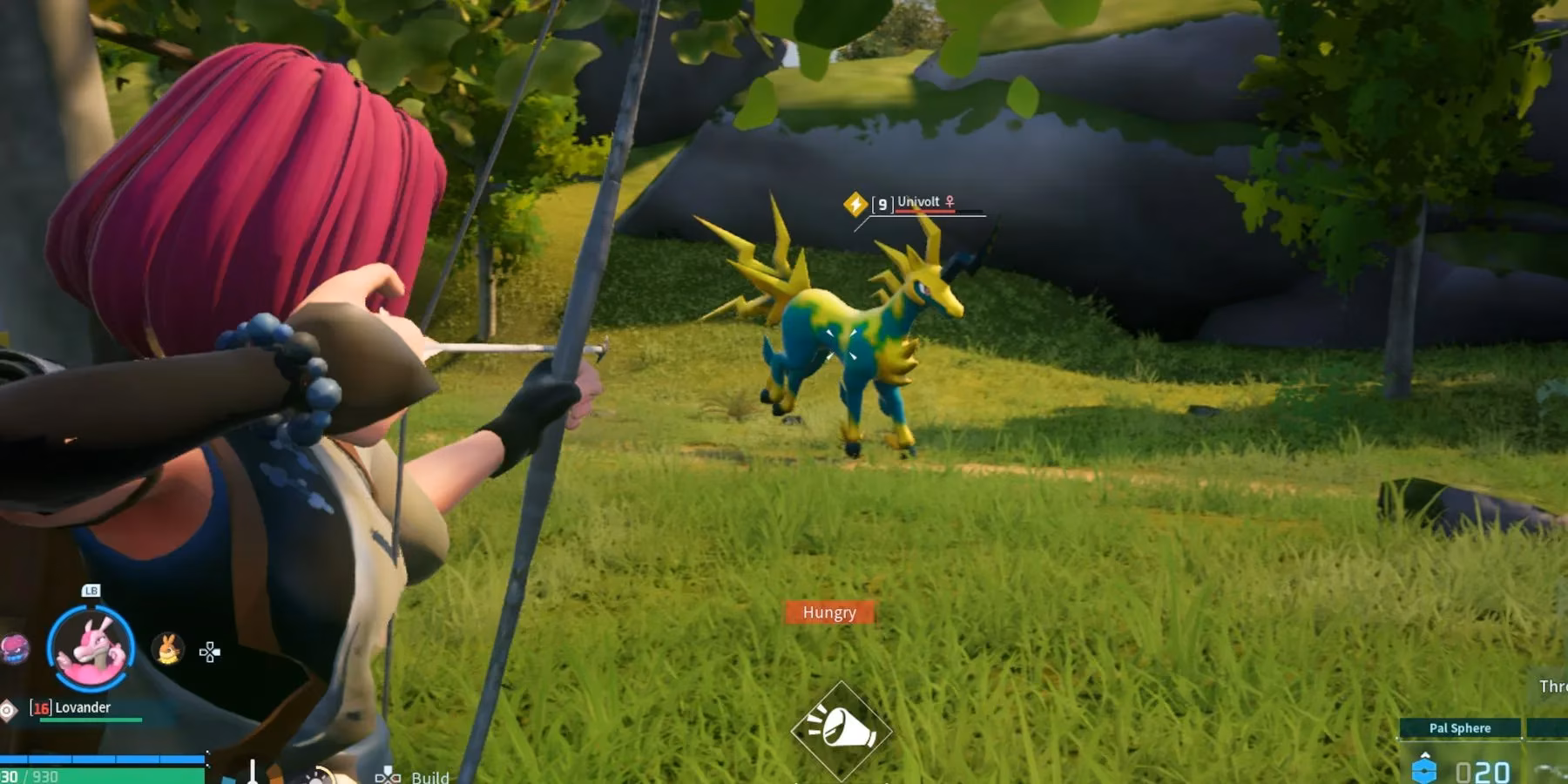Screen dimensions: 1568x784
Task: Select the Pal Sphere tab labeled bottom right
Action: point(1462,728)
